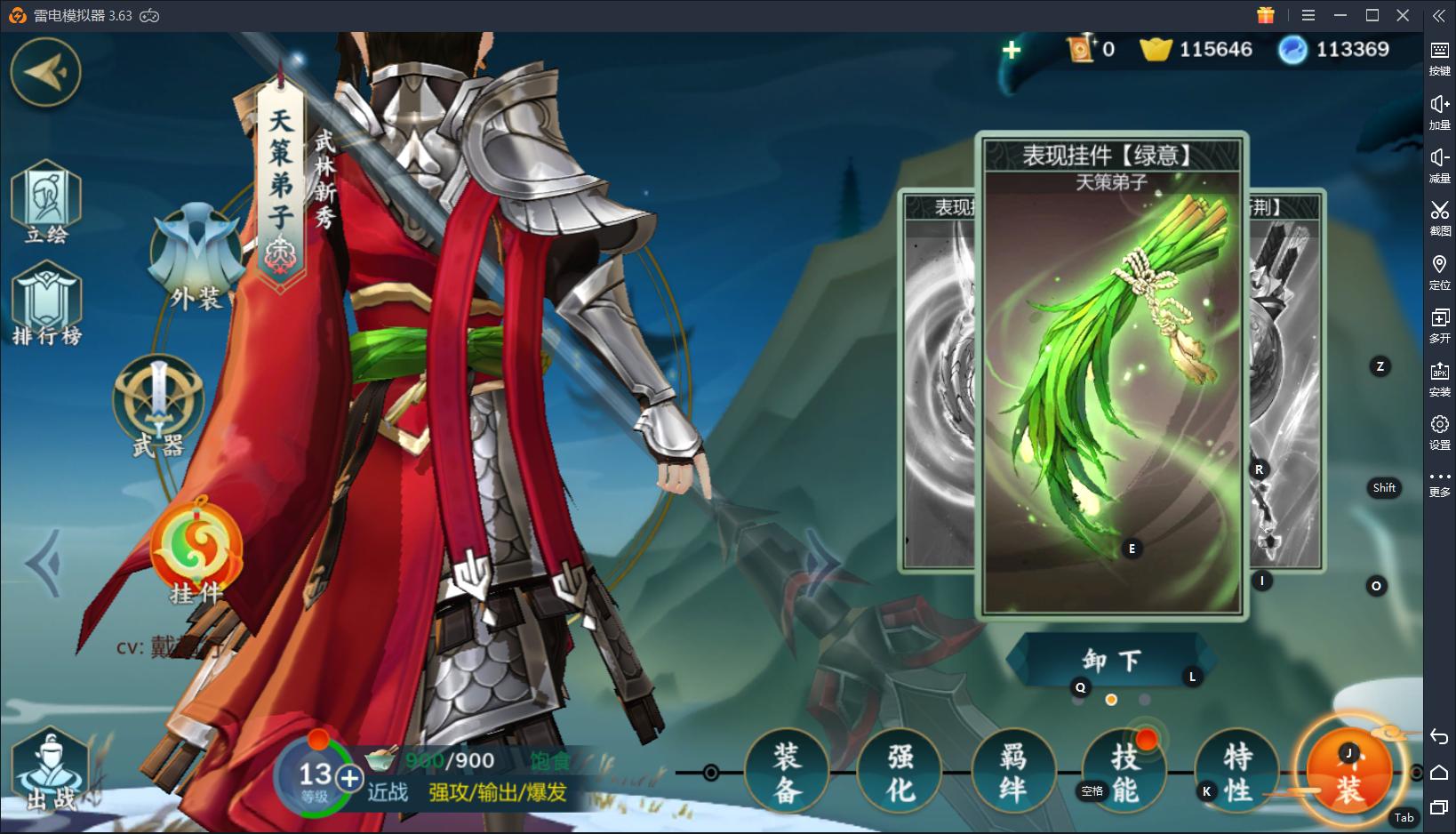The width and height of the screenshot is (1456, 834).
Task: Add currency with the plus icon
Action: point(1012,50)
